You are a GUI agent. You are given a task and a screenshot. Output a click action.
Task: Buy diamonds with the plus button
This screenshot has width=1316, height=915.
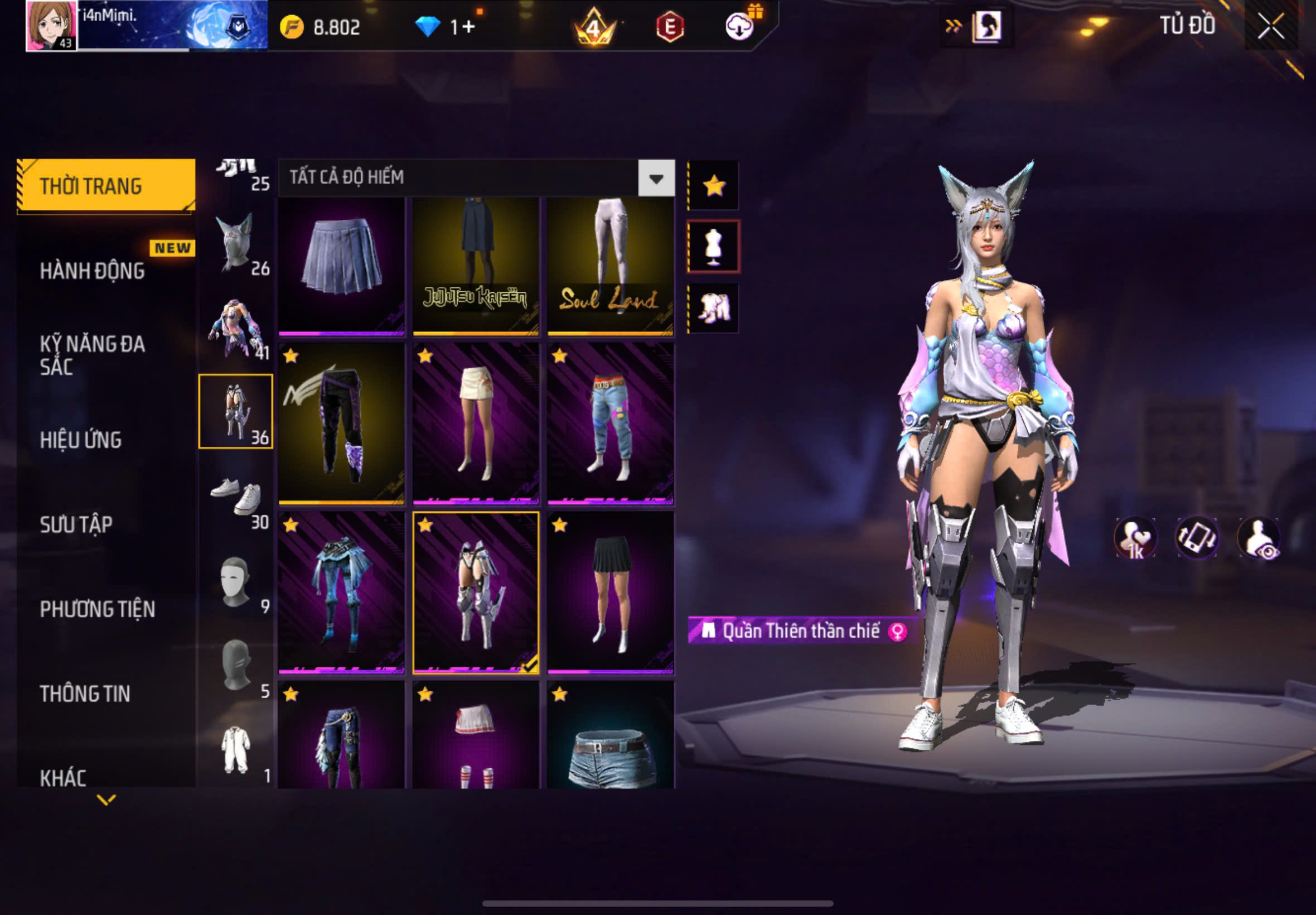click(468, 27)
